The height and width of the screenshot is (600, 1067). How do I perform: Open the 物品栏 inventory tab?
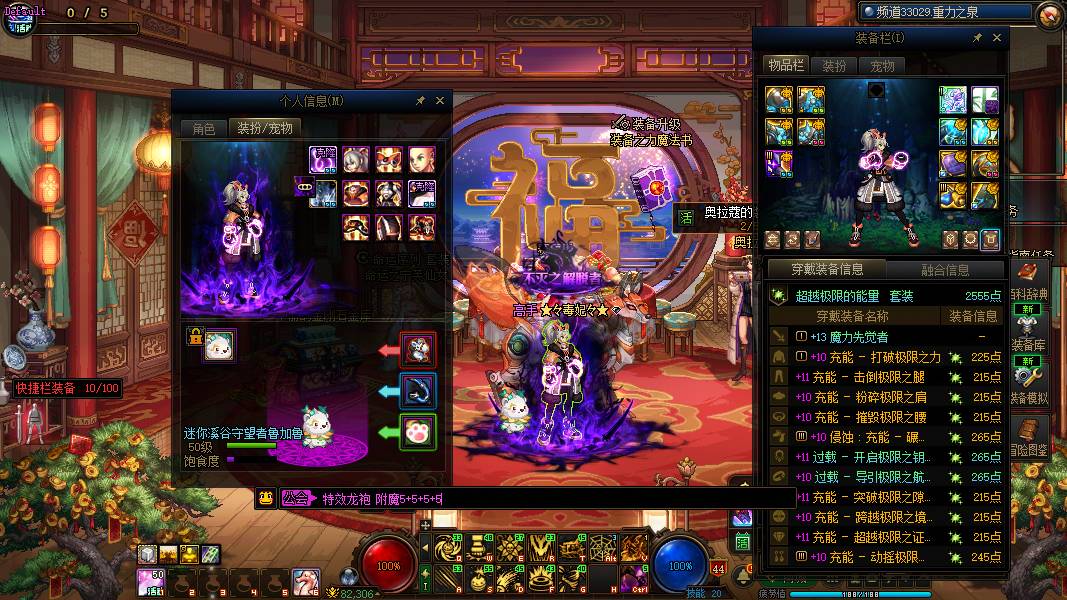coord(786,65)
